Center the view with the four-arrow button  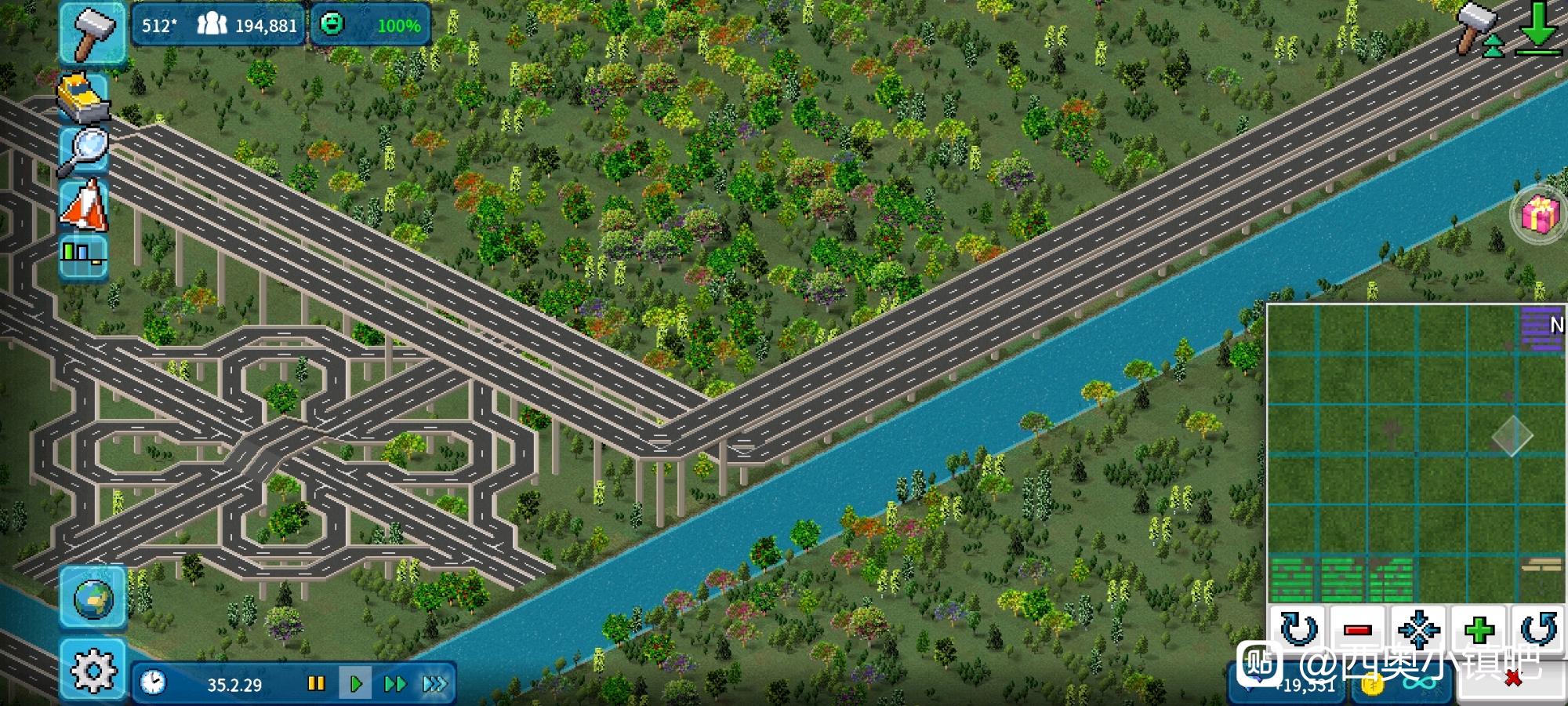(1417, 629)
